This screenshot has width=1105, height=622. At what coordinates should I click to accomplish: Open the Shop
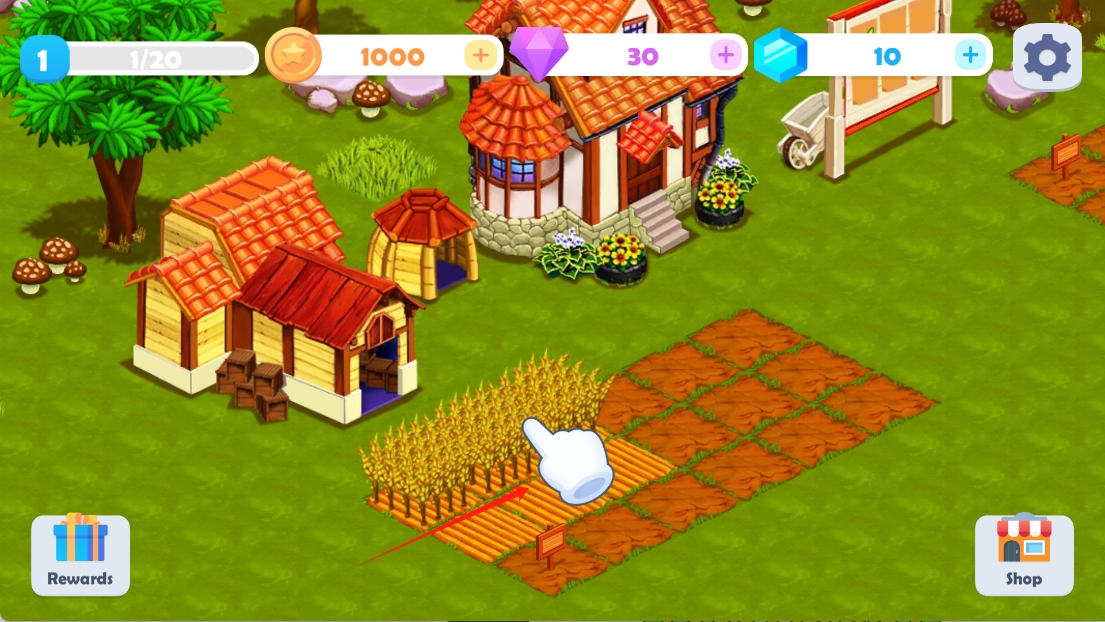pyautogui.click(x=1024, y=555)
